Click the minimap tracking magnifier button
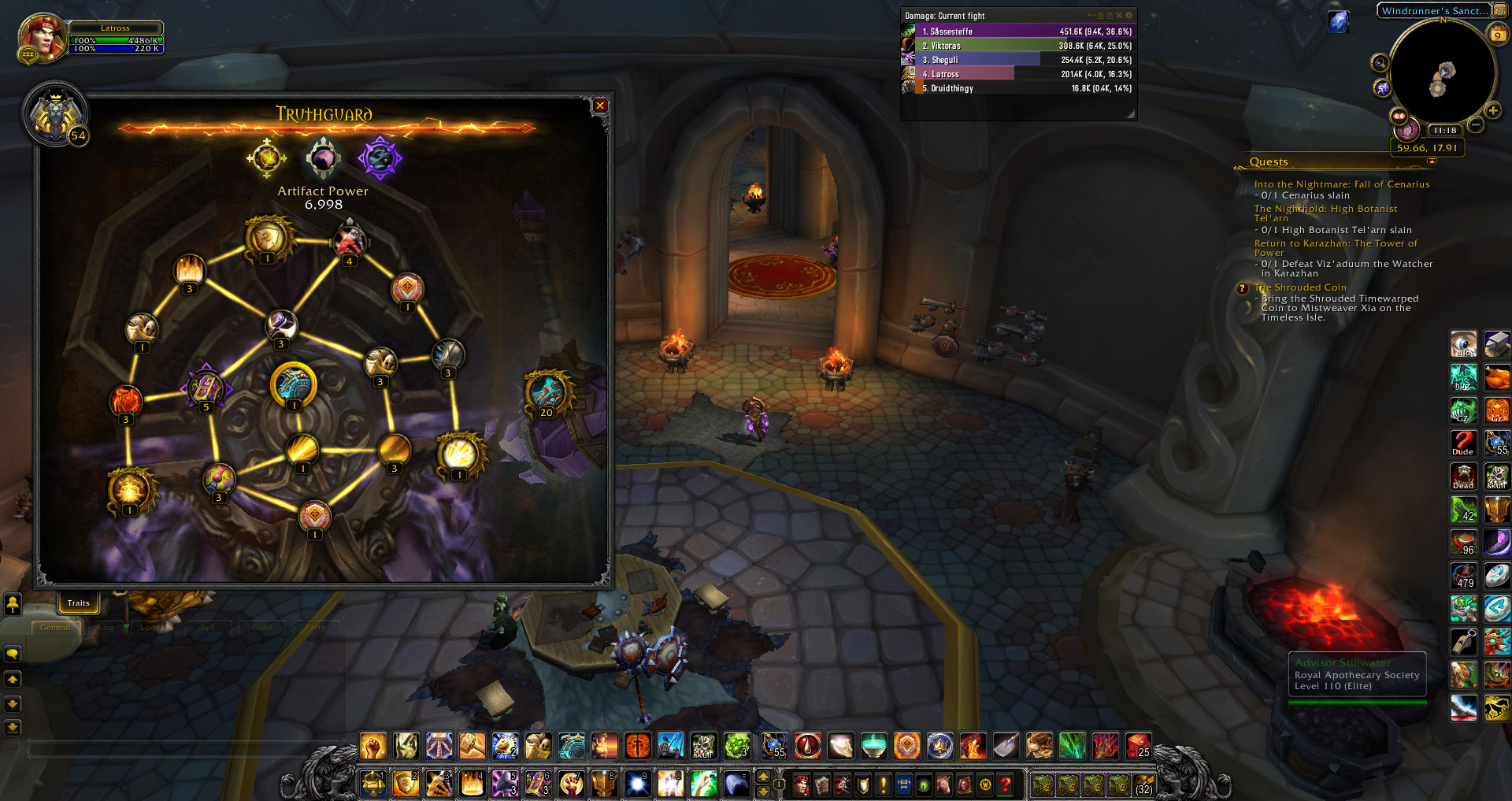Screen dimensions: 1512x801 pos(1380,63)
